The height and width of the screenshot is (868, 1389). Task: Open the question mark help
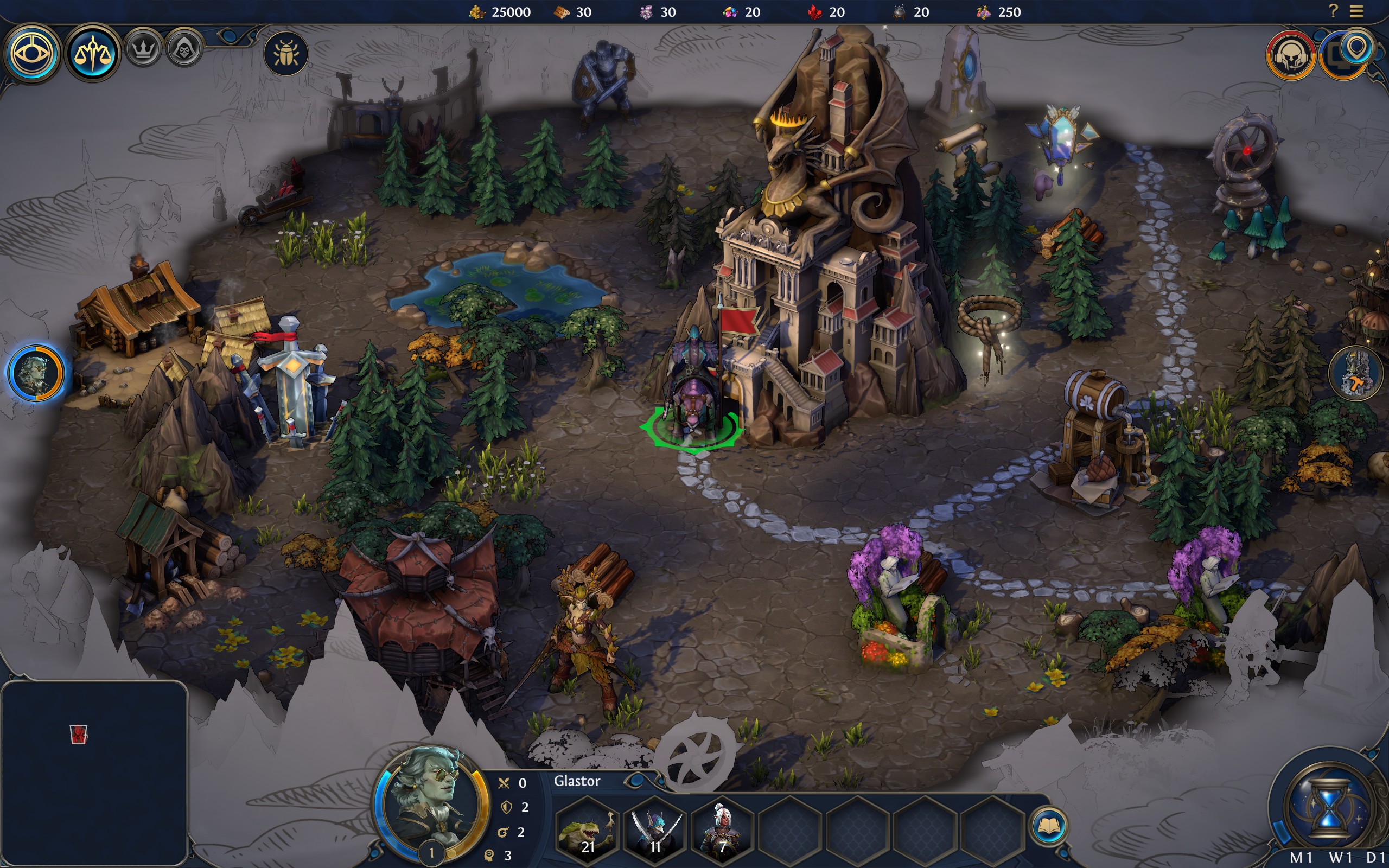(x=1333, y=11)
